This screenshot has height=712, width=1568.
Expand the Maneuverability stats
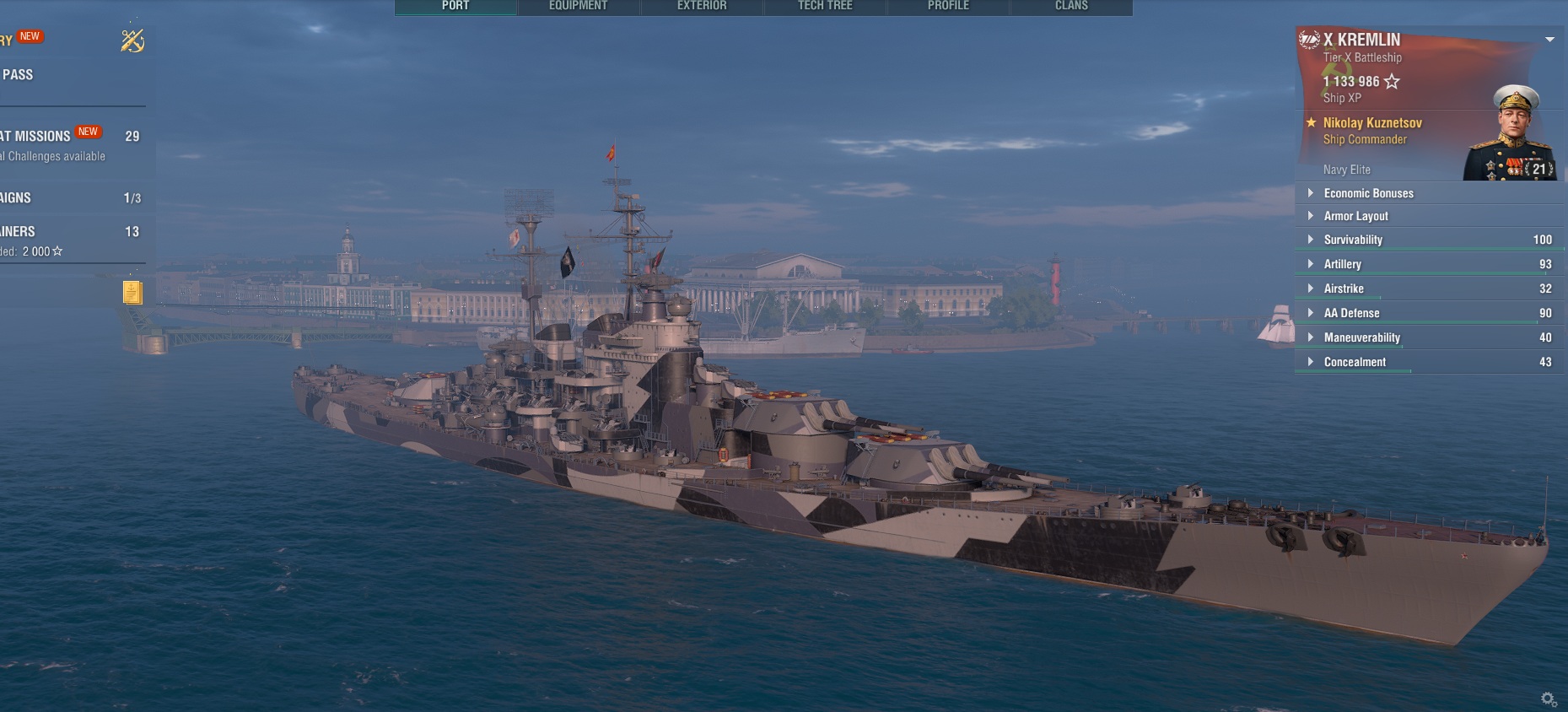coord(1361,337)
